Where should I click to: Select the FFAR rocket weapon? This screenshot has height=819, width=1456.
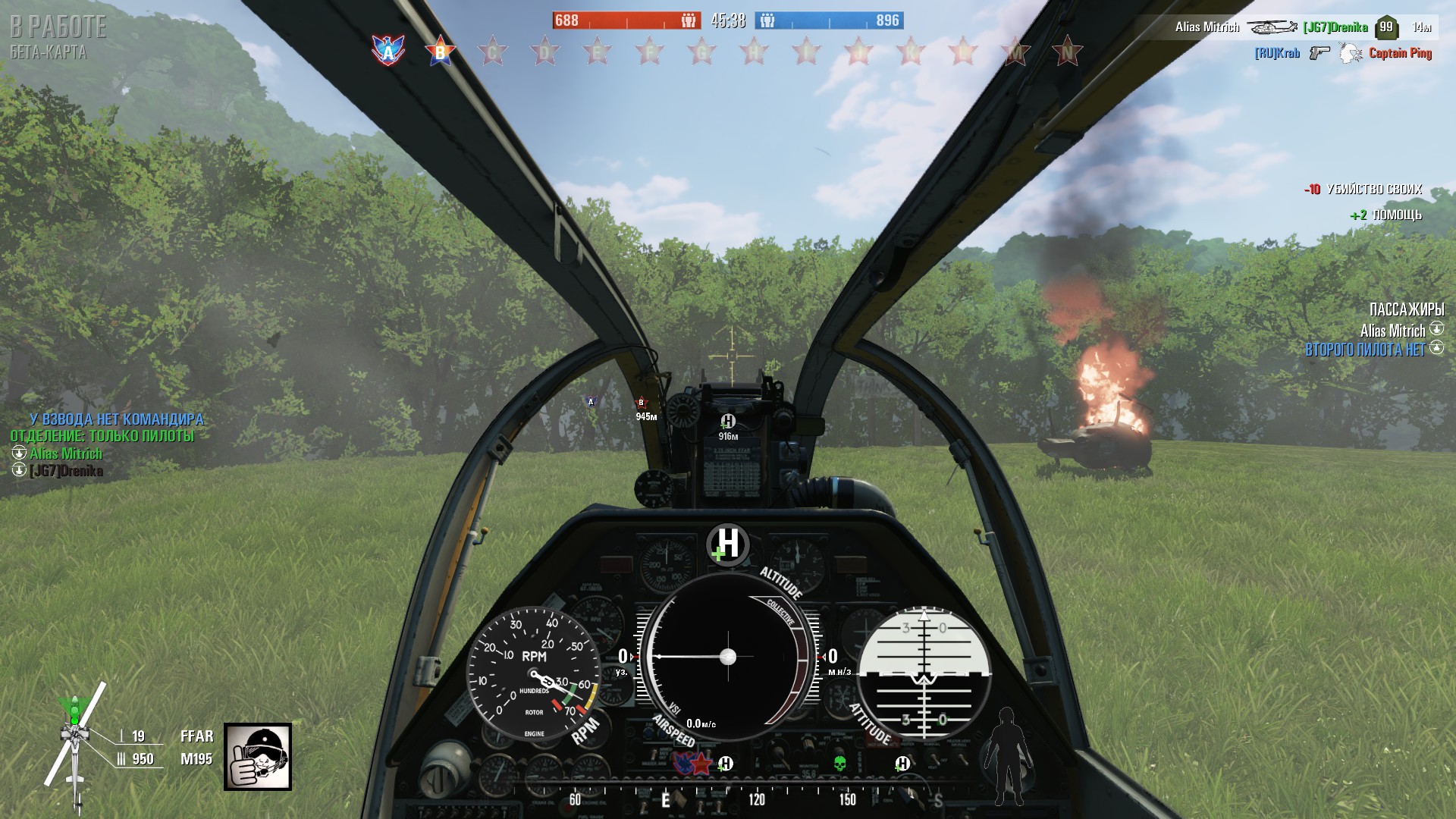[196, 736]
